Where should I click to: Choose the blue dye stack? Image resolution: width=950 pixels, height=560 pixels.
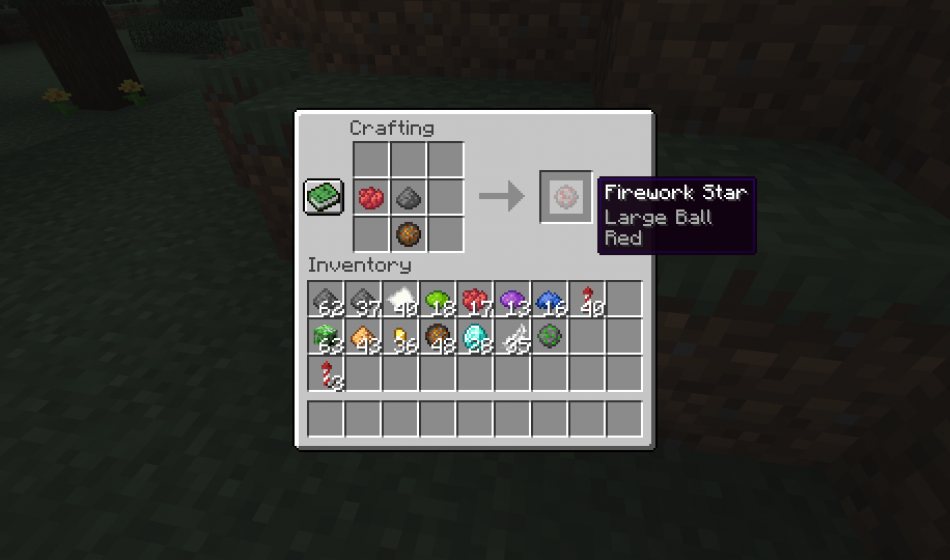pos(549,300)
